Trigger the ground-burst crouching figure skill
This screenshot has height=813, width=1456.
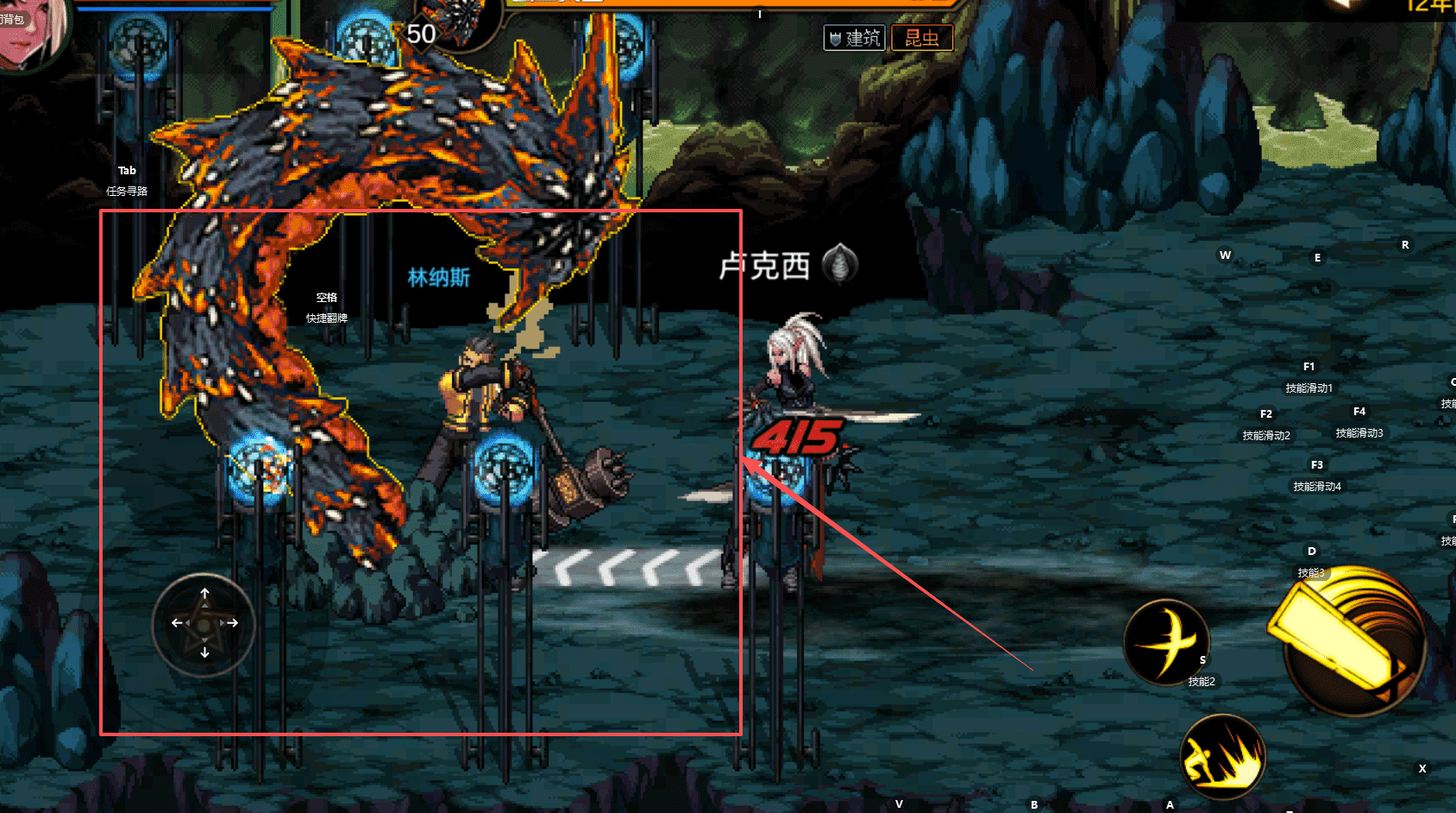click(x=1221, y=757)
